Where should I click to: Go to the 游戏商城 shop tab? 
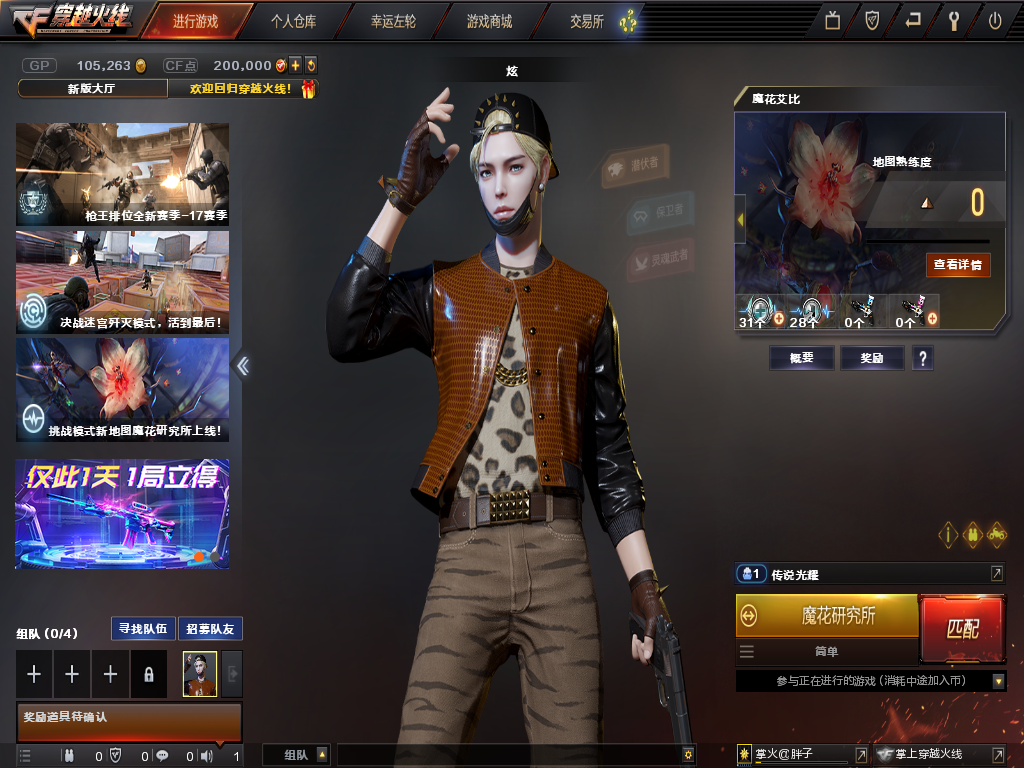pos(489,20)
